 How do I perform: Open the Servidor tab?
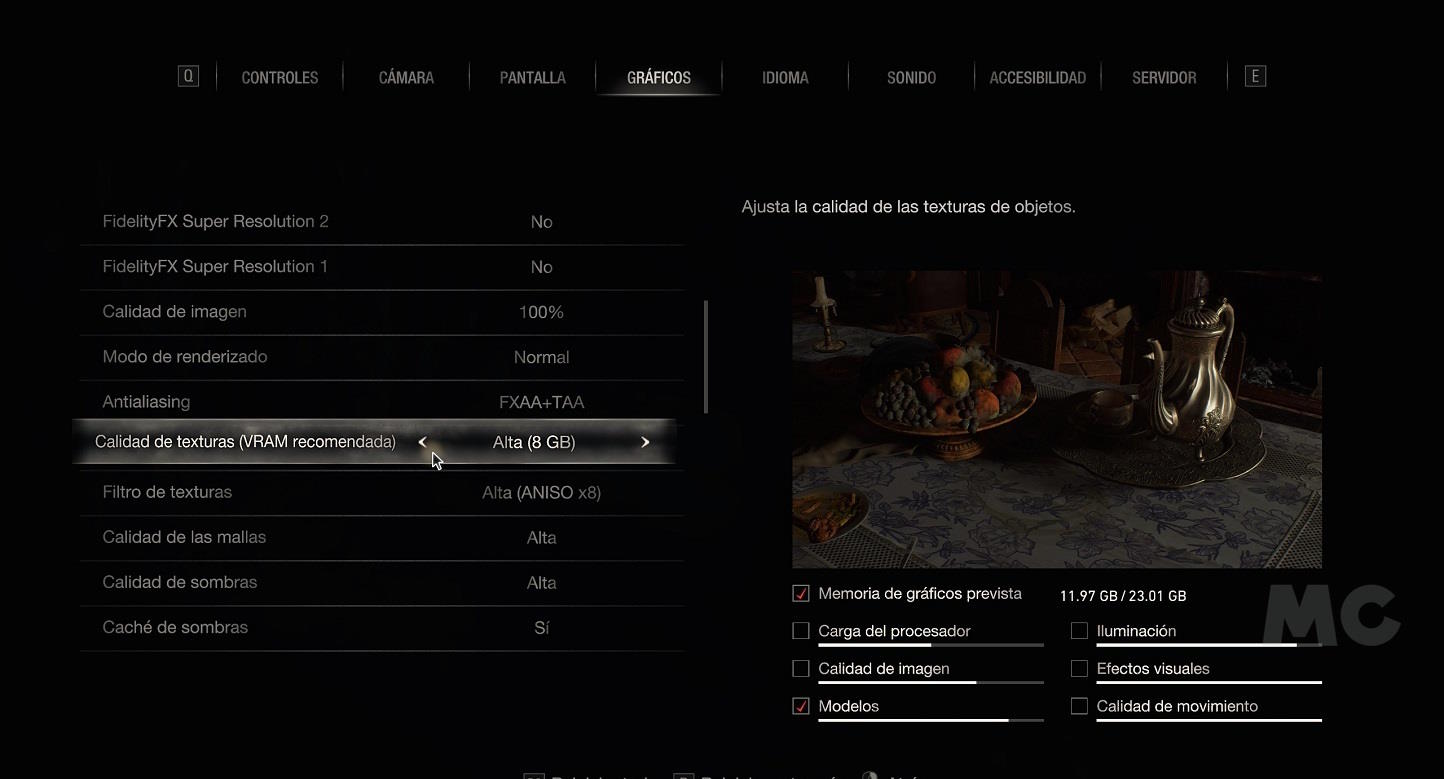click(1164, 78)
